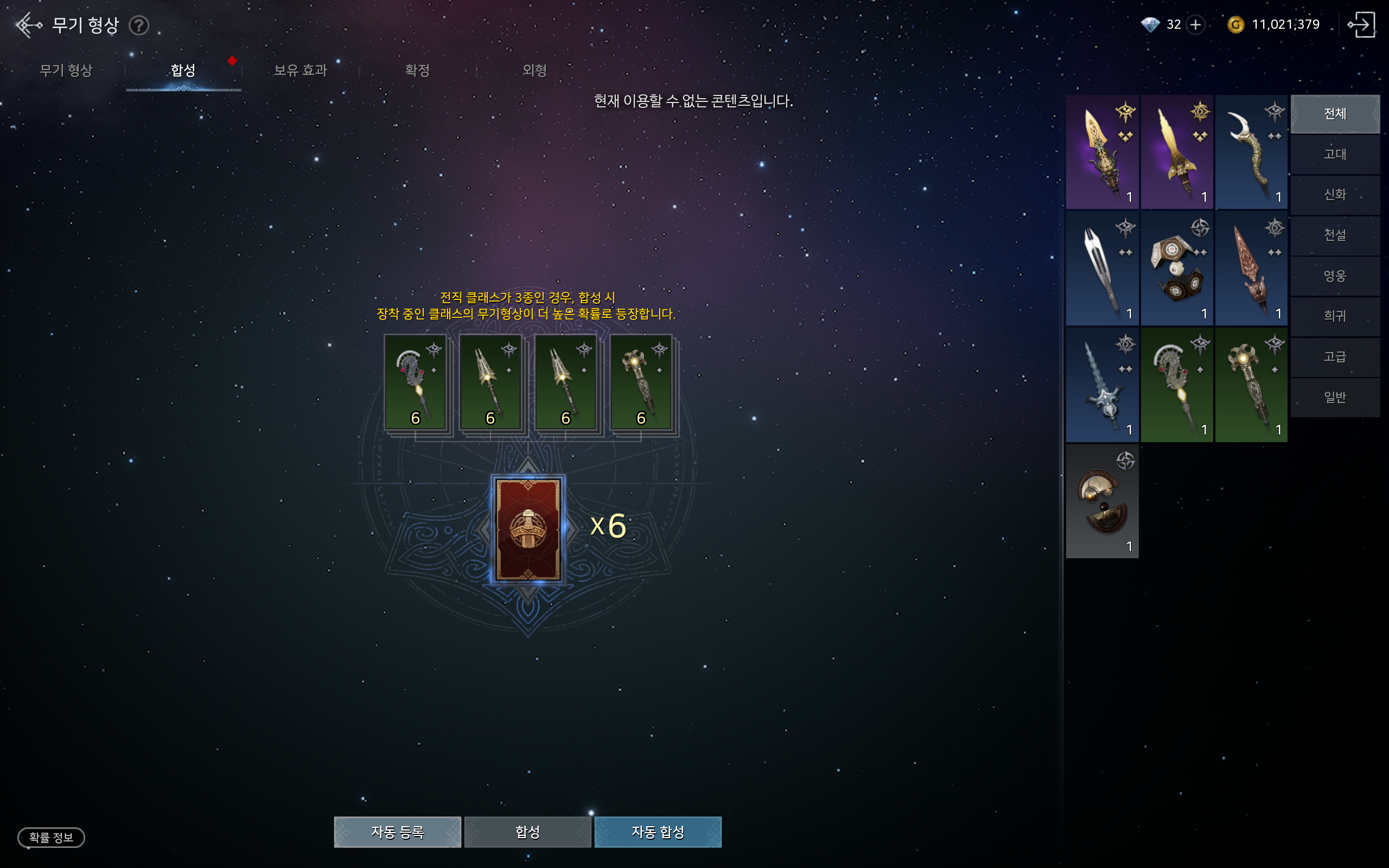Select the red synthesis result card
The image size is (1389, 868).
click(528, 529)
